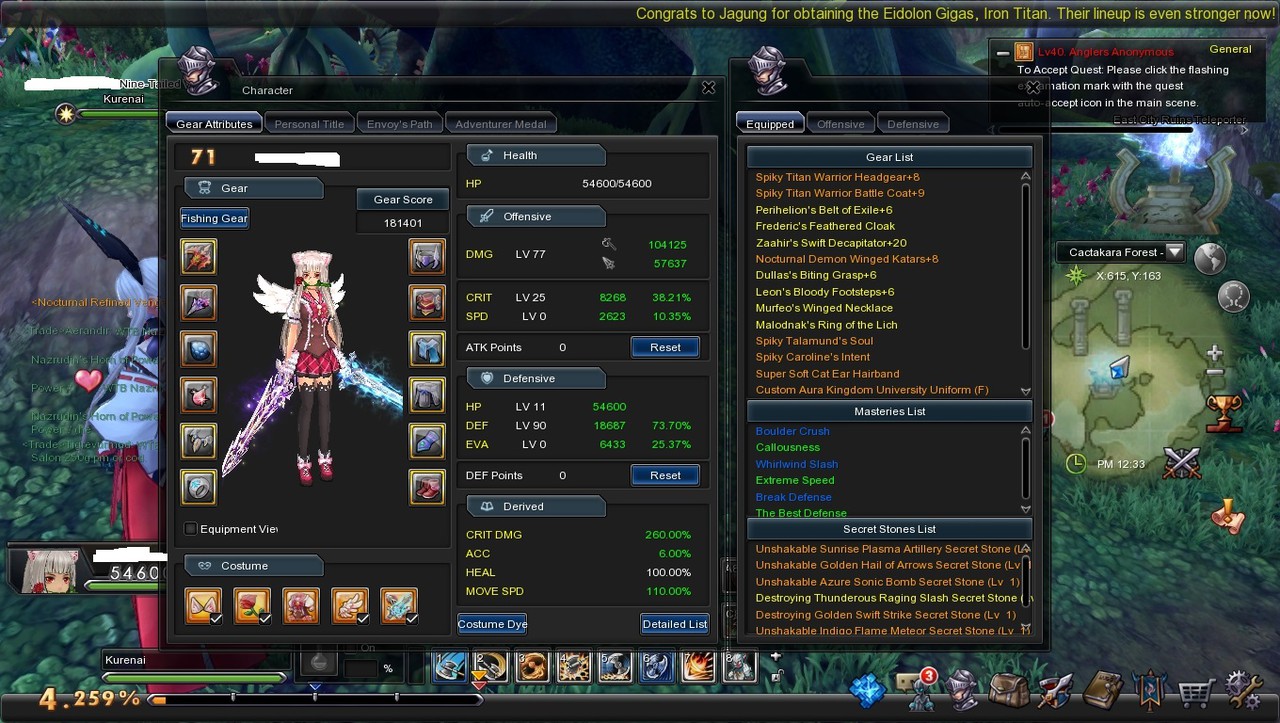Switch to the Offensive tab

point(840,124)
